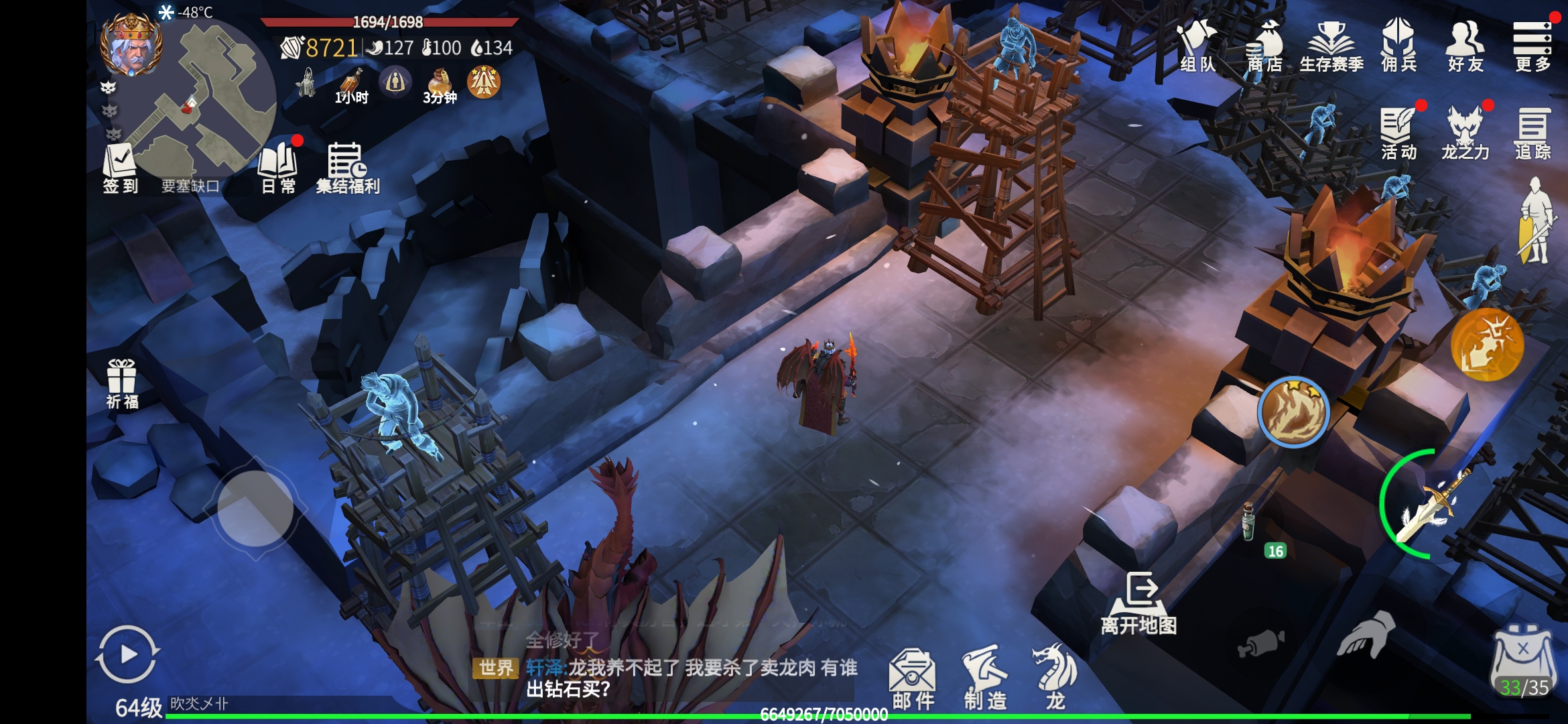1568x724 pixels.
Task: Open the 组队 team menu
Action: click(x=1197, y=46)
